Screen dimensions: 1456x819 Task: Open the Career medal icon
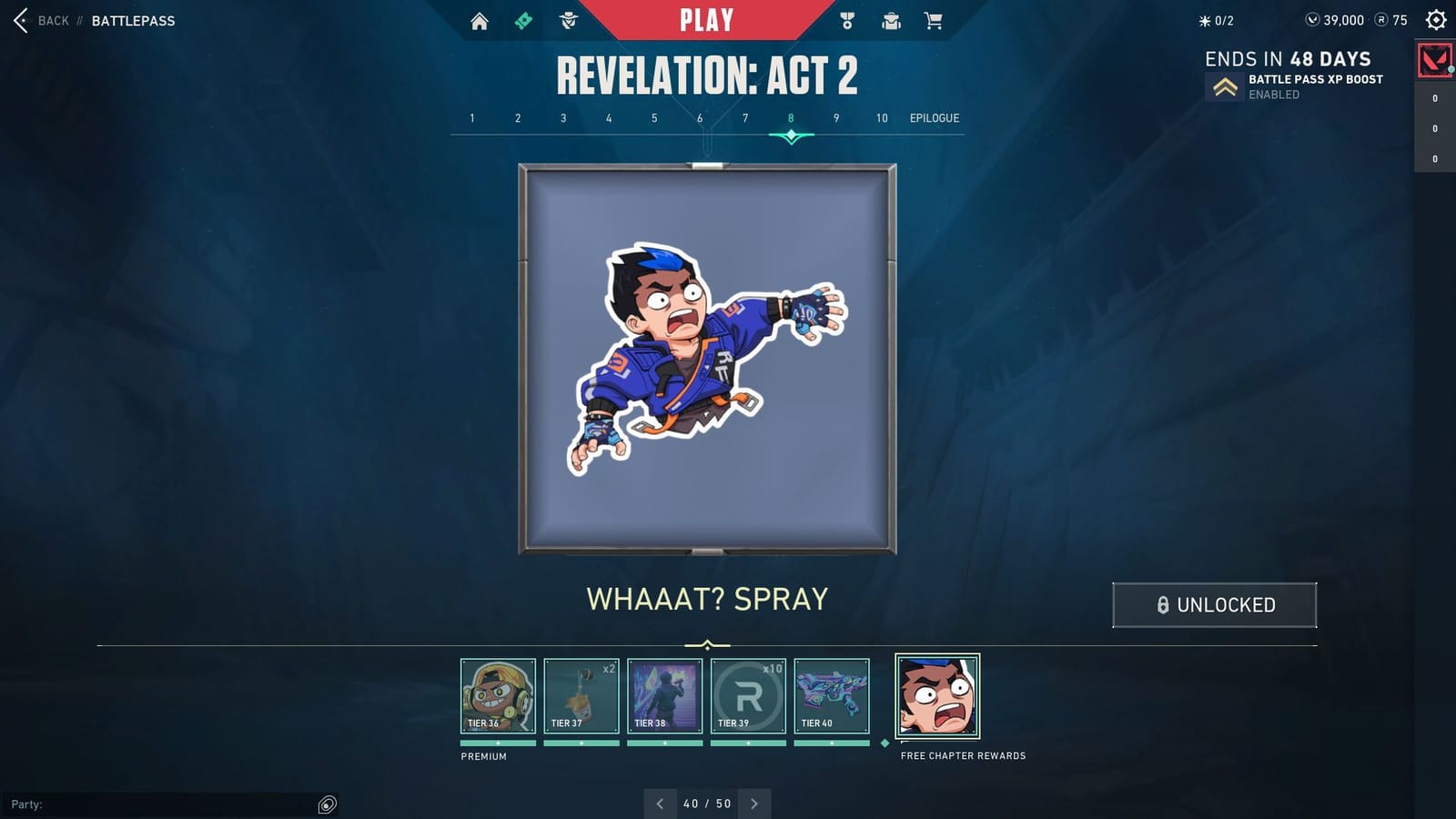point(847,19)
